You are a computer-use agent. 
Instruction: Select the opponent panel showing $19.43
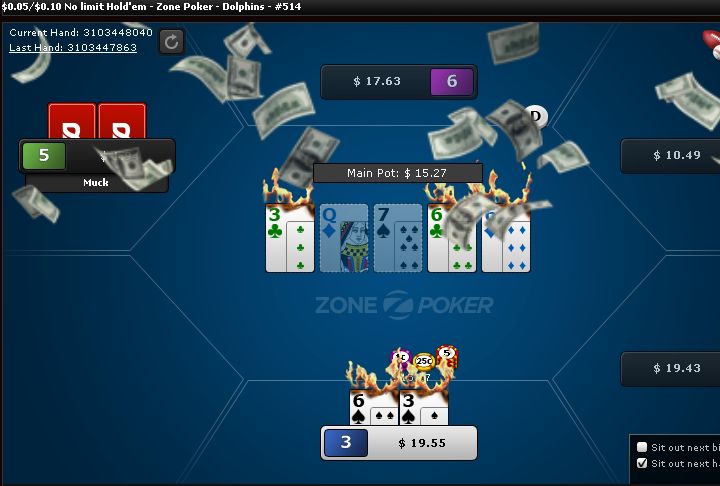coord(670,368)
